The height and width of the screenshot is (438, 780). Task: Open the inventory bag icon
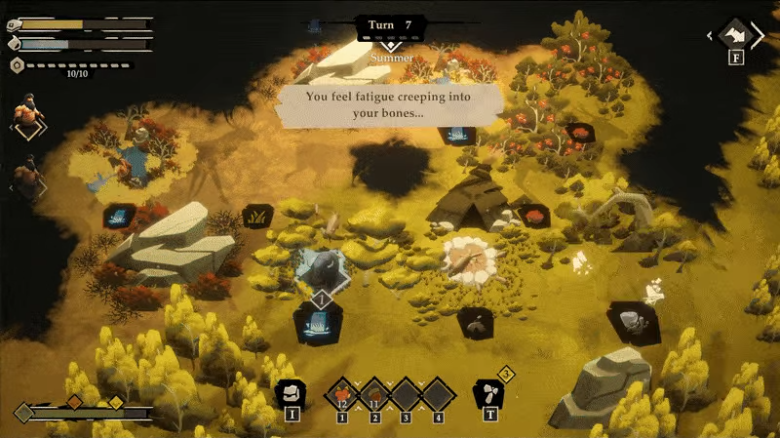click(290, 392)
